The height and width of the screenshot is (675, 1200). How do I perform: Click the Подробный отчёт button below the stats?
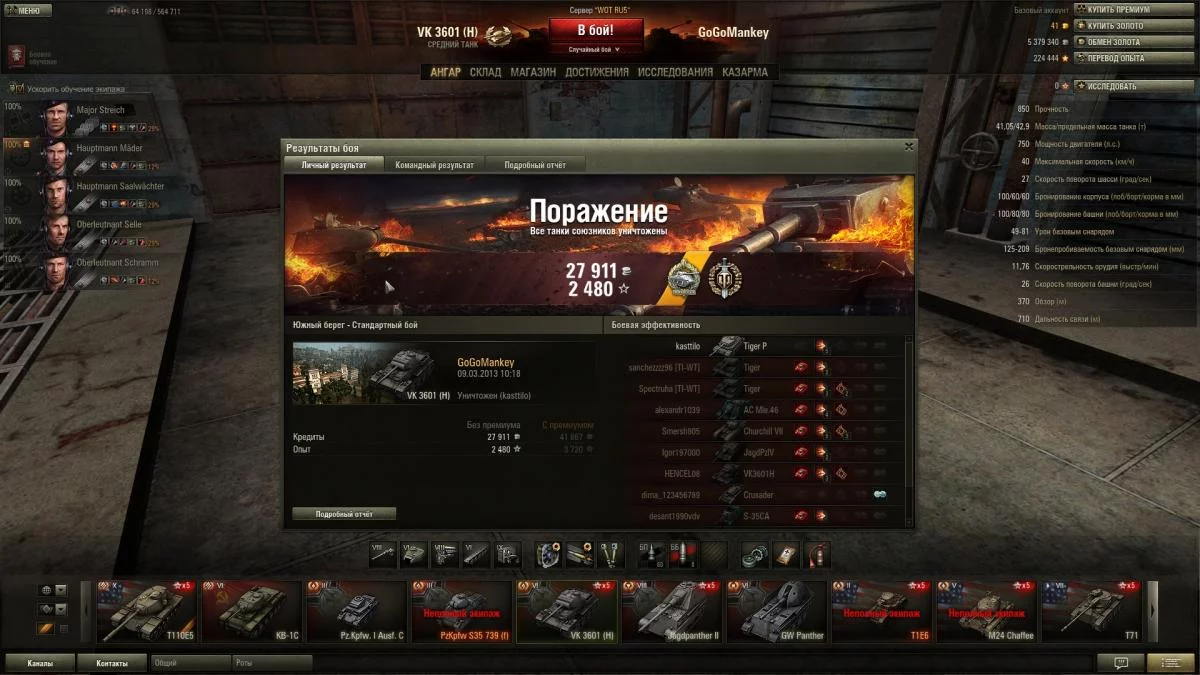pos(344,514)
